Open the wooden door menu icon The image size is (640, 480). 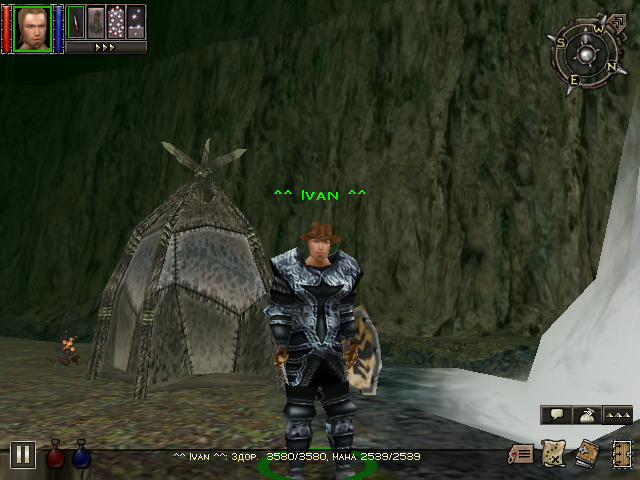[620, 454]
